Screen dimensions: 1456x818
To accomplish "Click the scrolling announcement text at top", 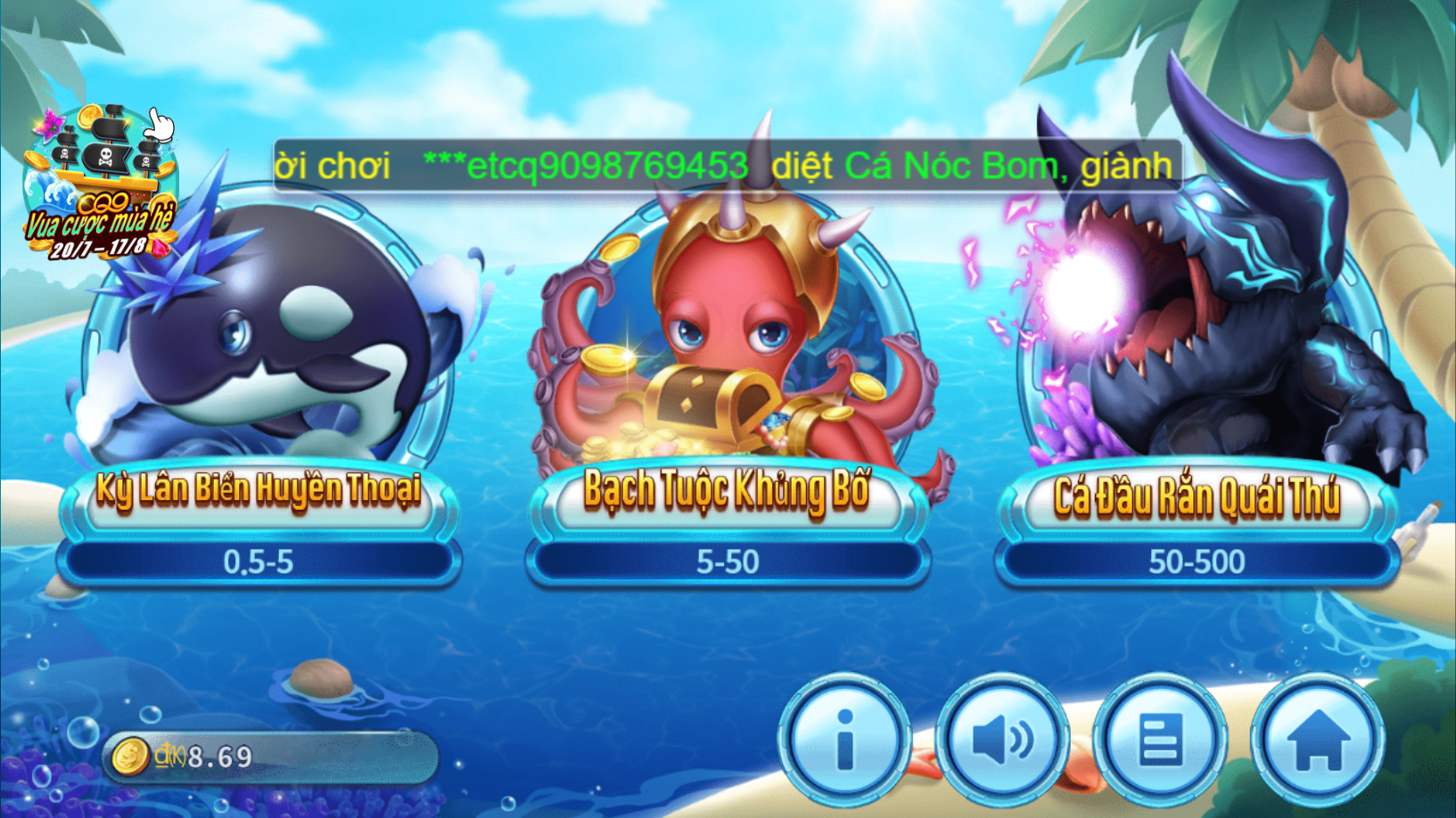I will (x=722, y=164).
